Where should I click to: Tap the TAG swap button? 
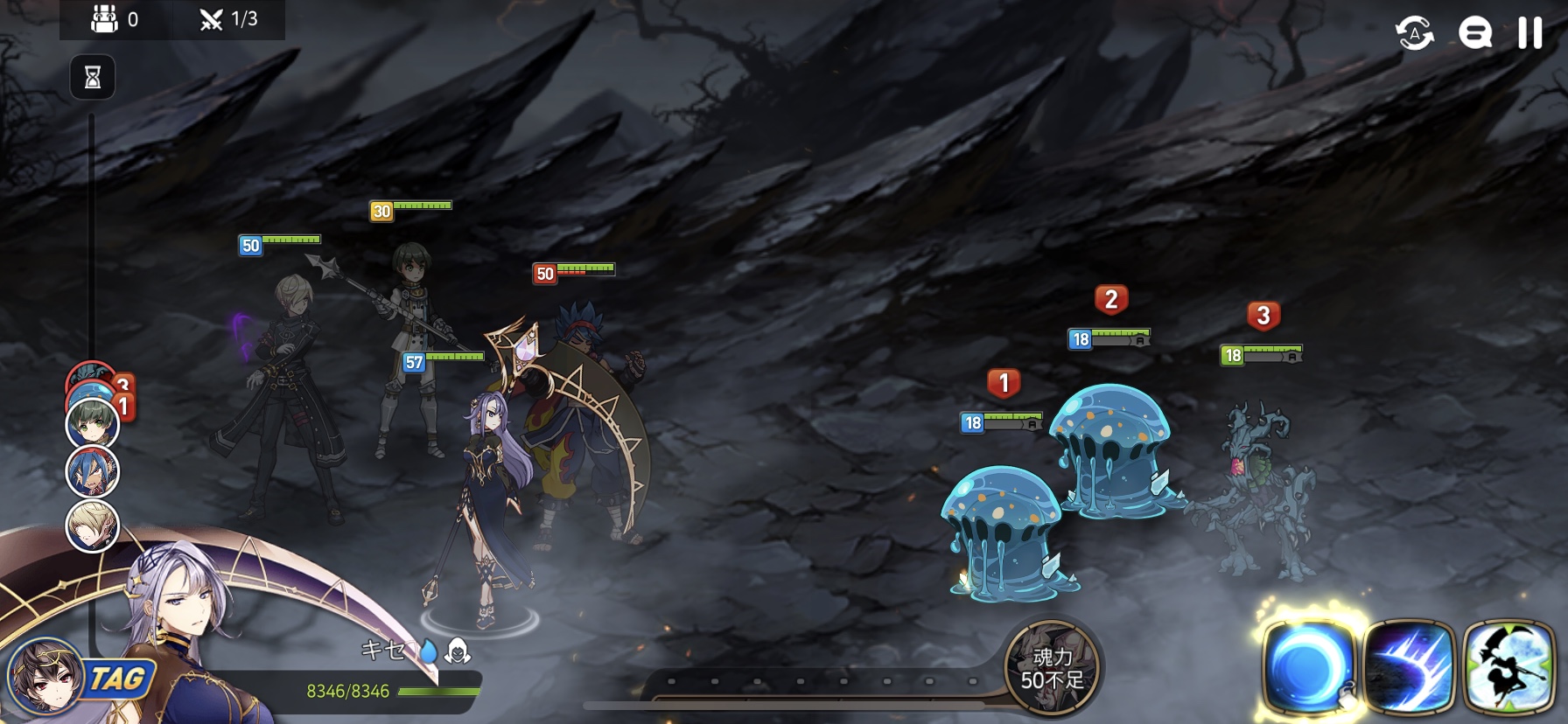tap(117, 679)
